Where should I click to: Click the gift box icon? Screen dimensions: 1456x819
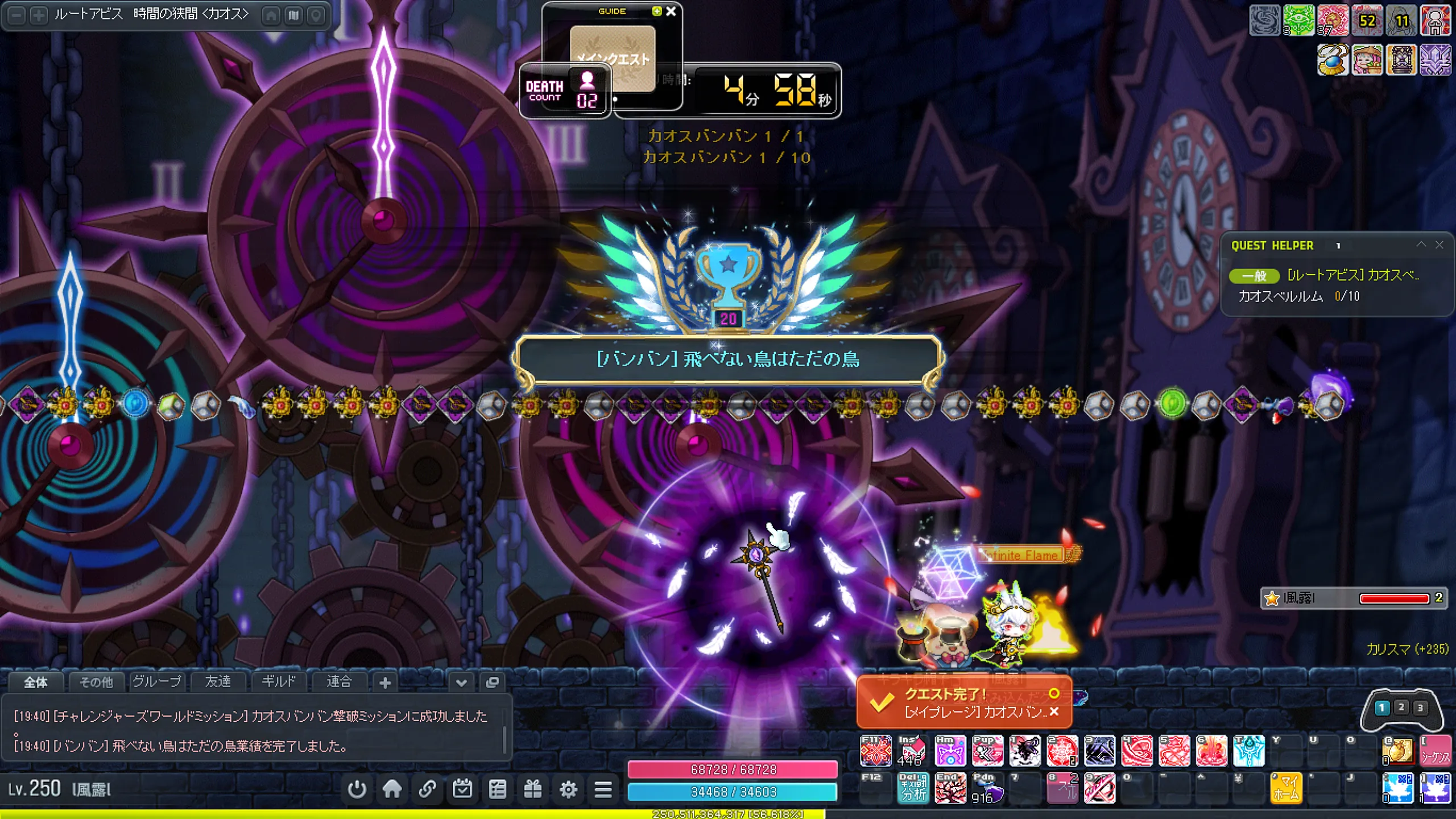pyautogui.click(x=533, y=789)
